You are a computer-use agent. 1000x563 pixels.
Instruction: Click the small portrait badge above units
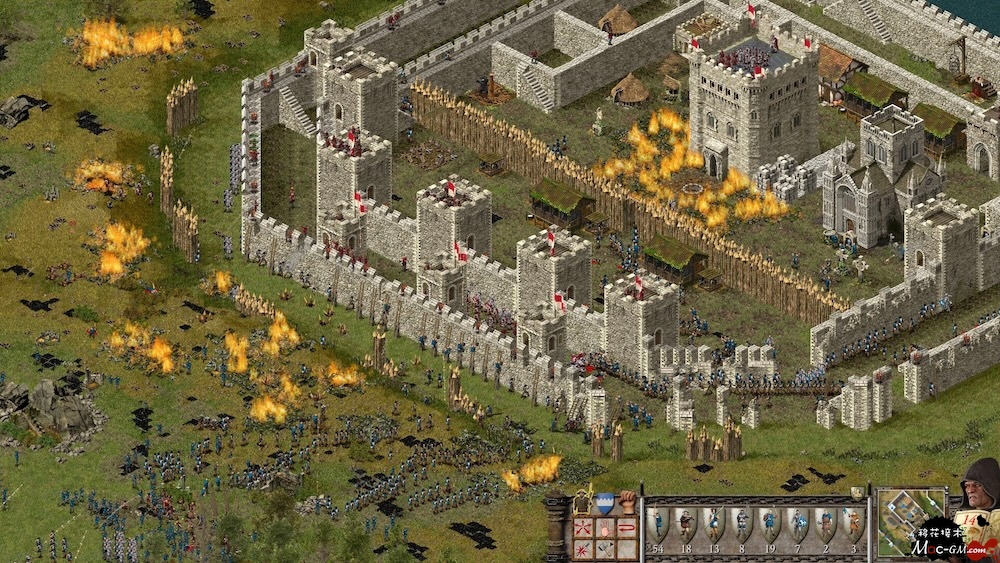pyautogui.click(x=857, y=492)
